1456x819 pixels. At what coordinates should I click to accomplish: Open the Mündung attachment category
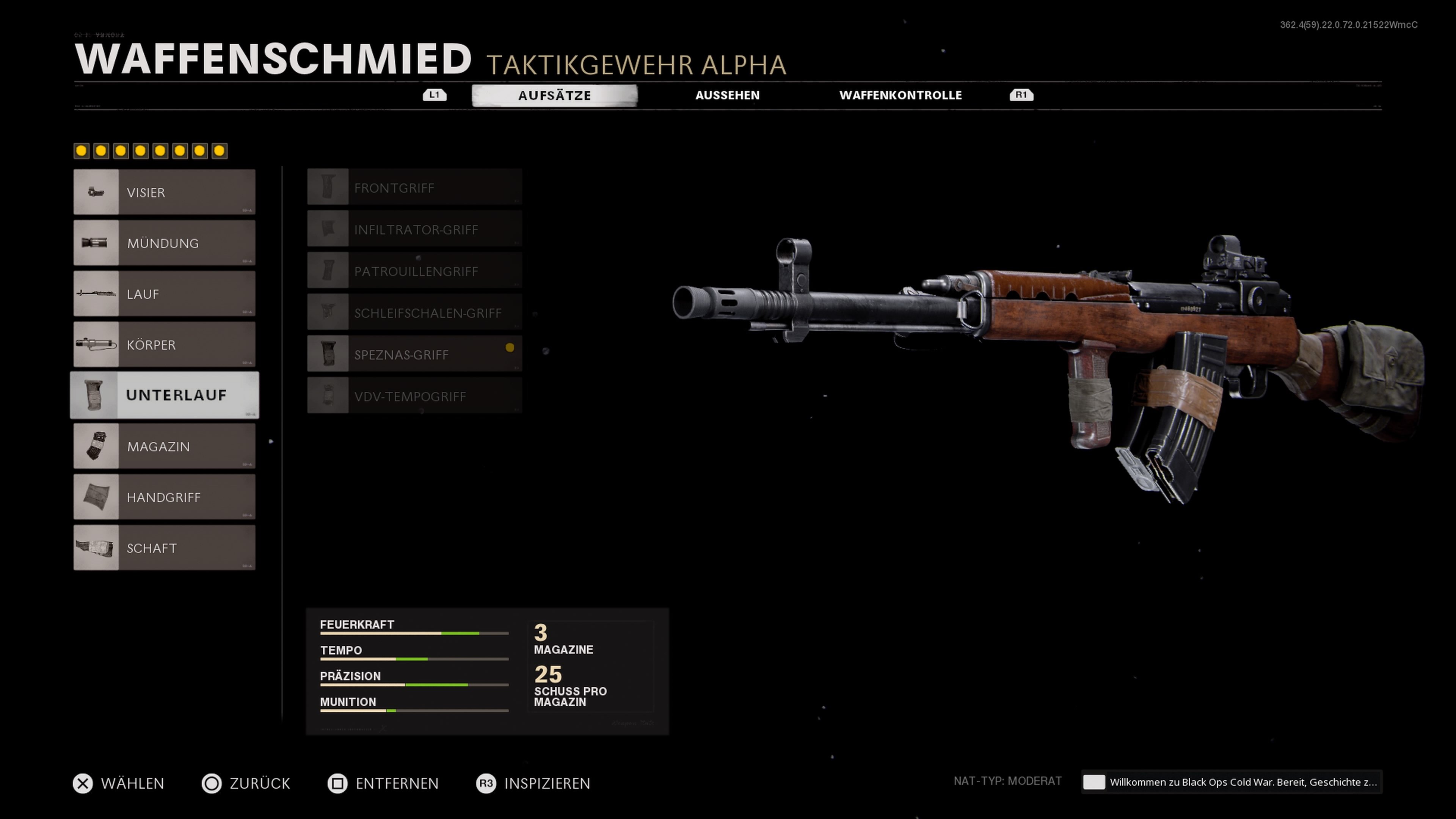coord(164,243)
